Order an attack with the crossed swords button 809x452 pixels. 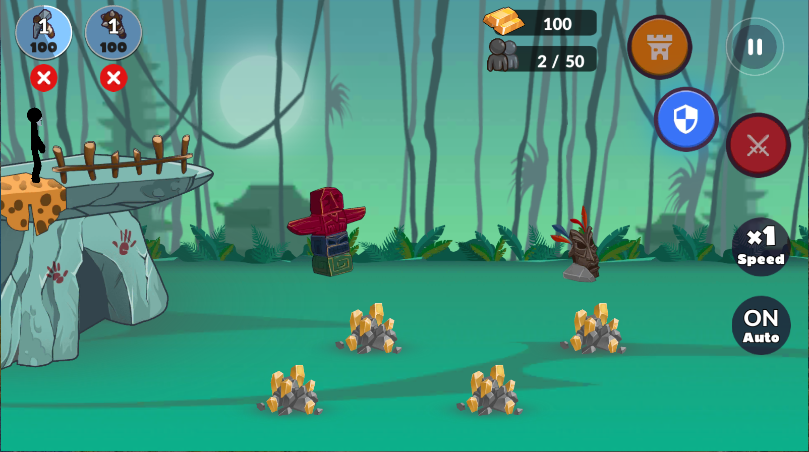tap(758, 145)
